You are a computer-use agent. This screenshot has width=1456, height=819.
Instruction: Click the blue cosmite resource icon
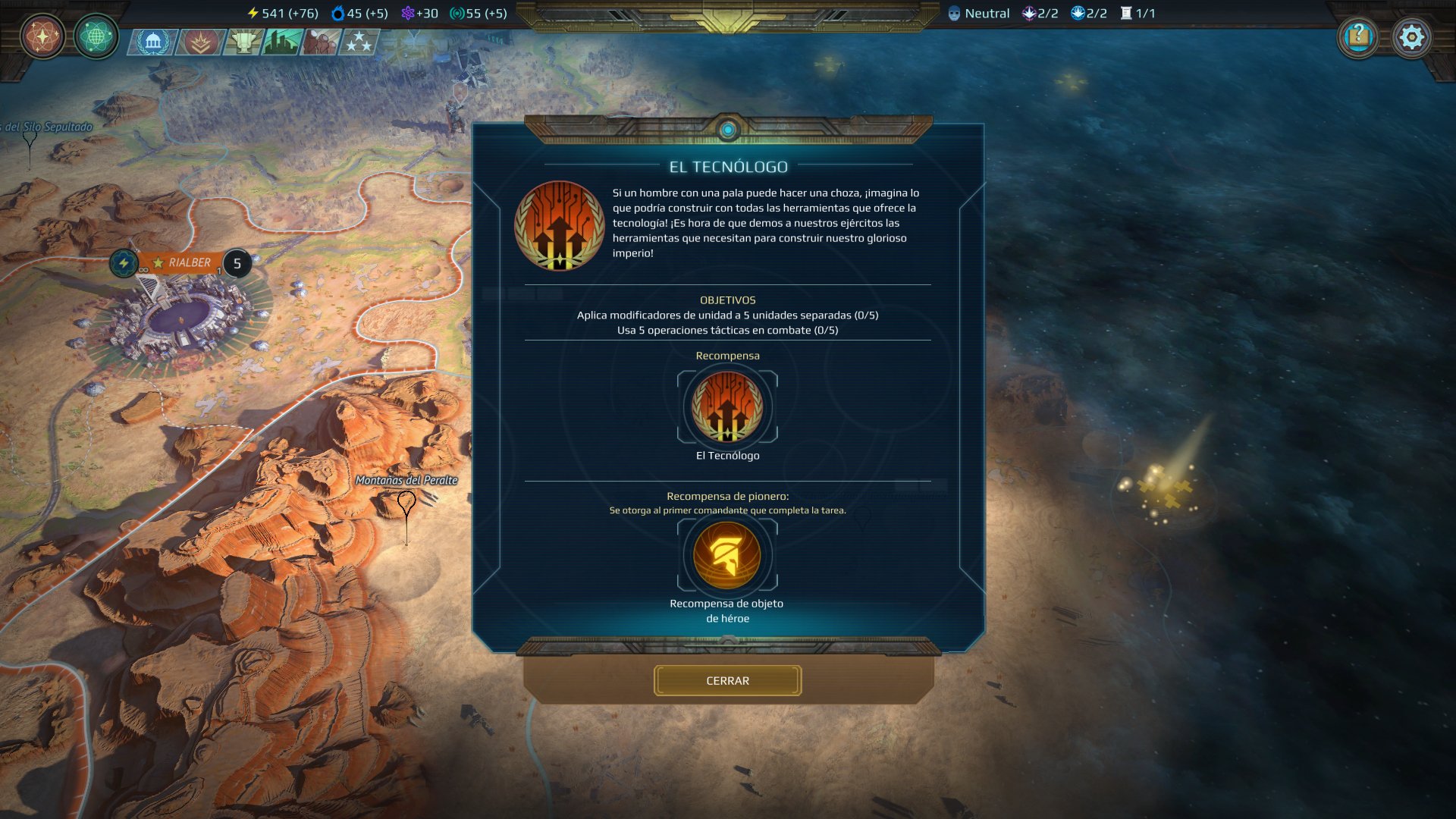tap(337, 12)
